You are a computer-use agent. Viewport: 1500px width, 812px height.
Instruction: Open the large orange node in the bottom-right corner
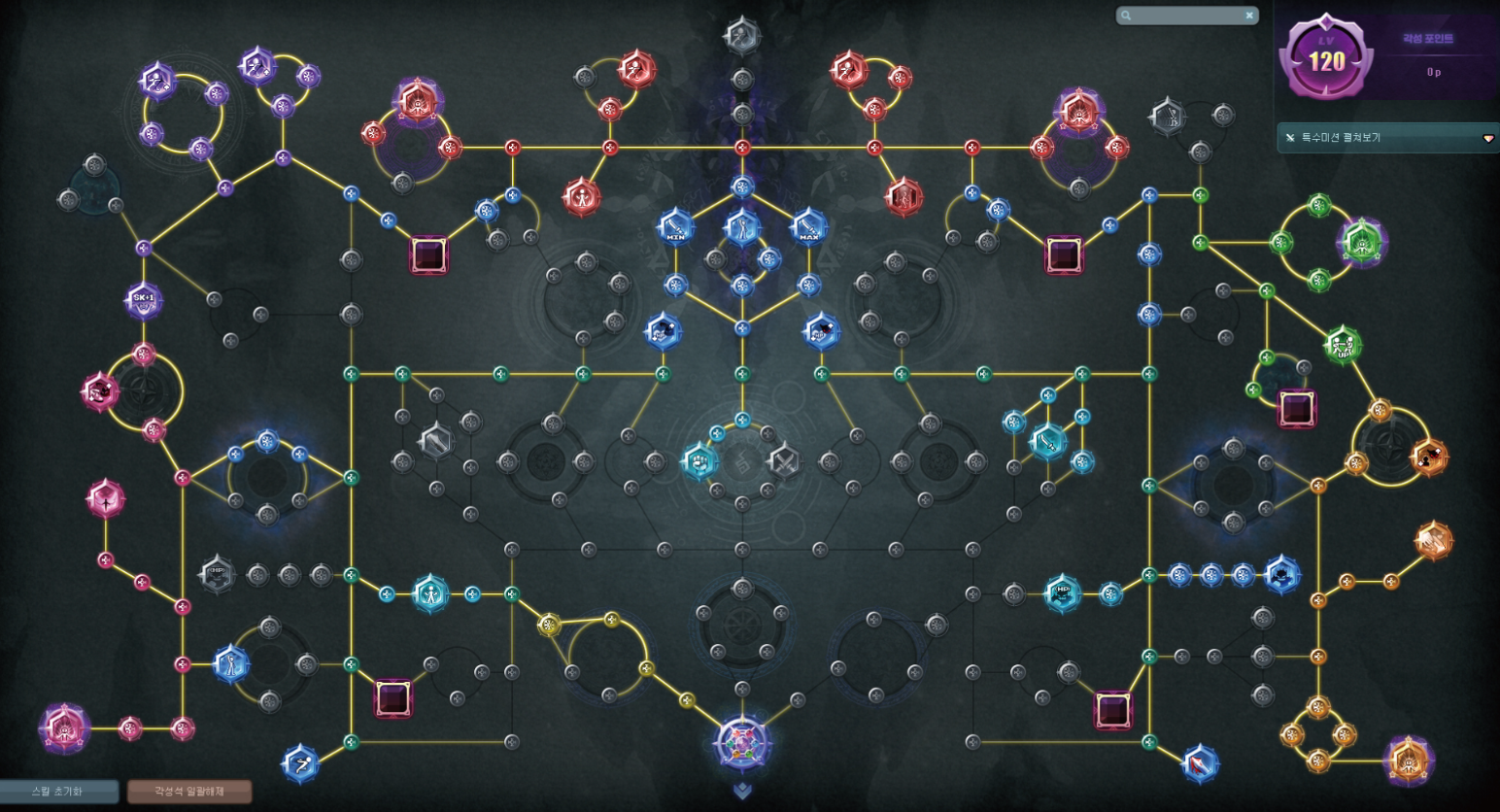coord(1408,760)
